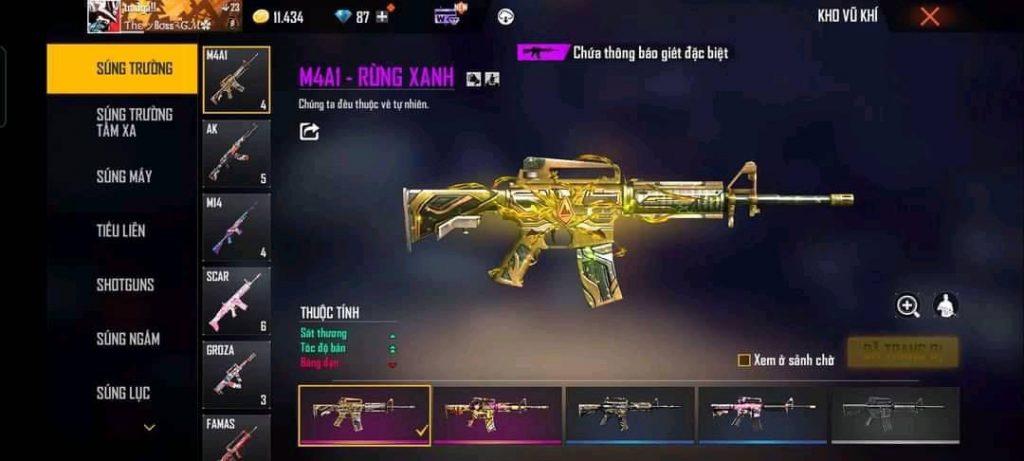Switch to Súng Trường Tầm Xa tab

coord(134,122)
